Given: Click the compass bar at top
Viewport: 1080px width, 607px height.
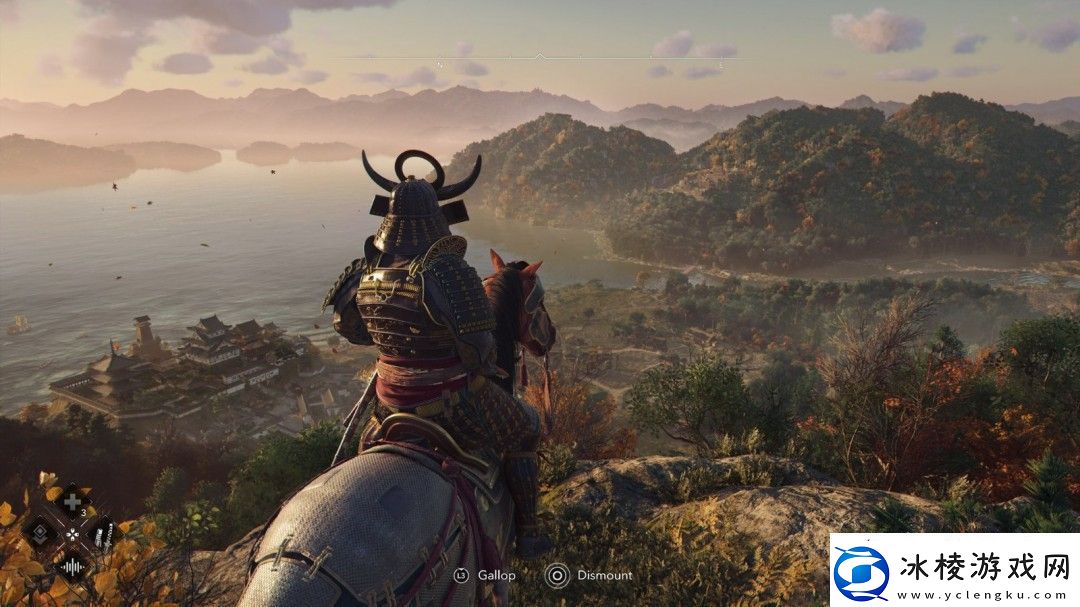Looking at the screenshot, I should (x=540, y=57).
